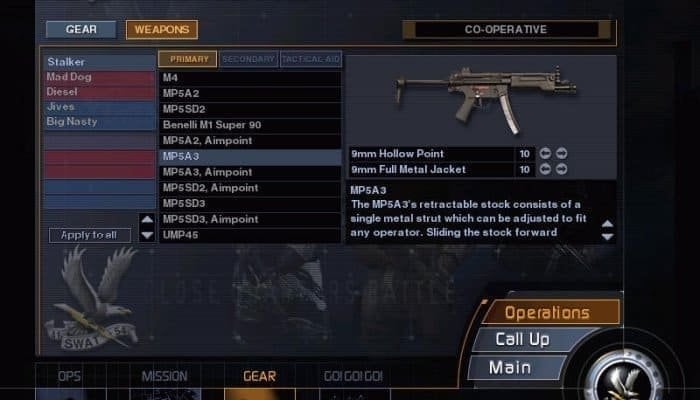Select the MP5SD3, Aimpoint entry

click(x=250, y=219)
